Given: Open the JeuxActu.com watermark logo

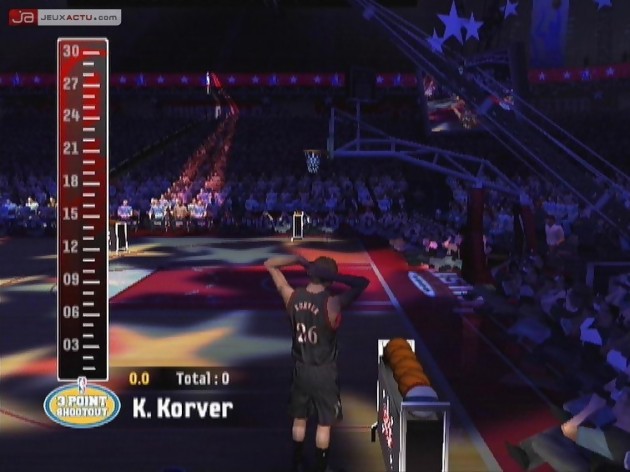Looking at the screenshot, I should (65, 17).
